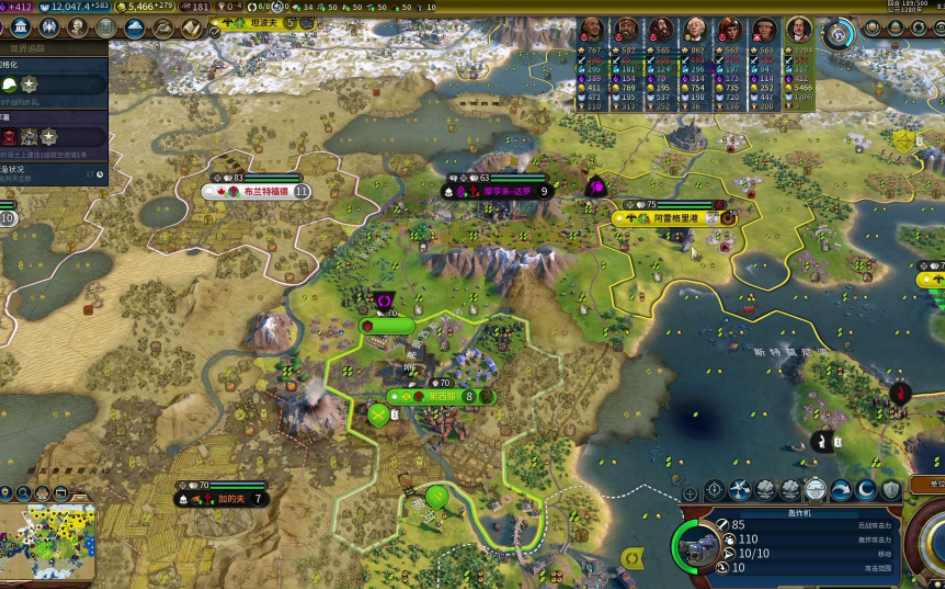
Task: Open the minimap in the corner
Action: (48, 542)
